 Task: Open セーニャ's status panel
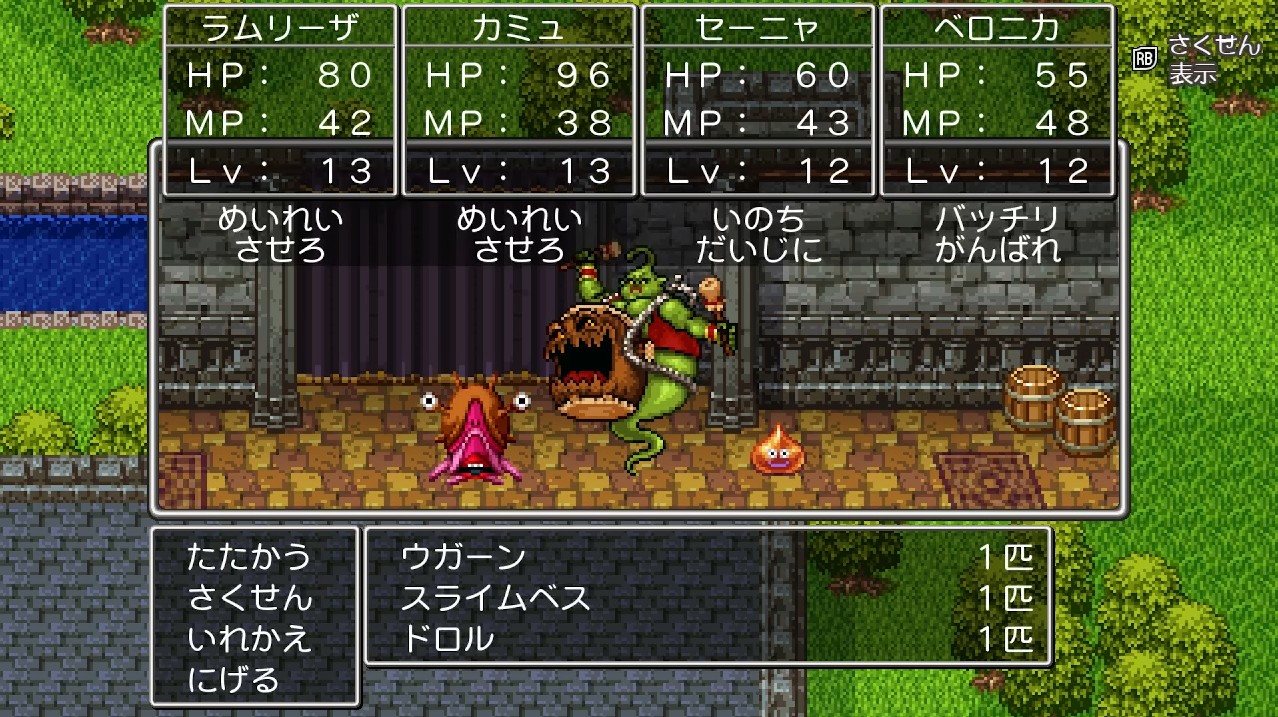click(758, 100)
